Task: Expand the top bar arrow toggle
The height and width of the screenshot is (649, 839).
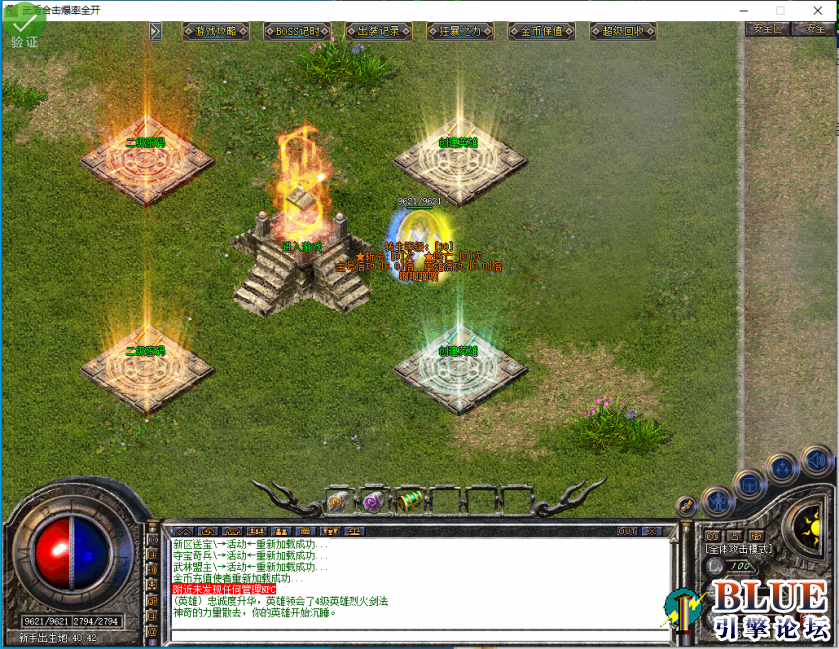Action: [155, 31]
